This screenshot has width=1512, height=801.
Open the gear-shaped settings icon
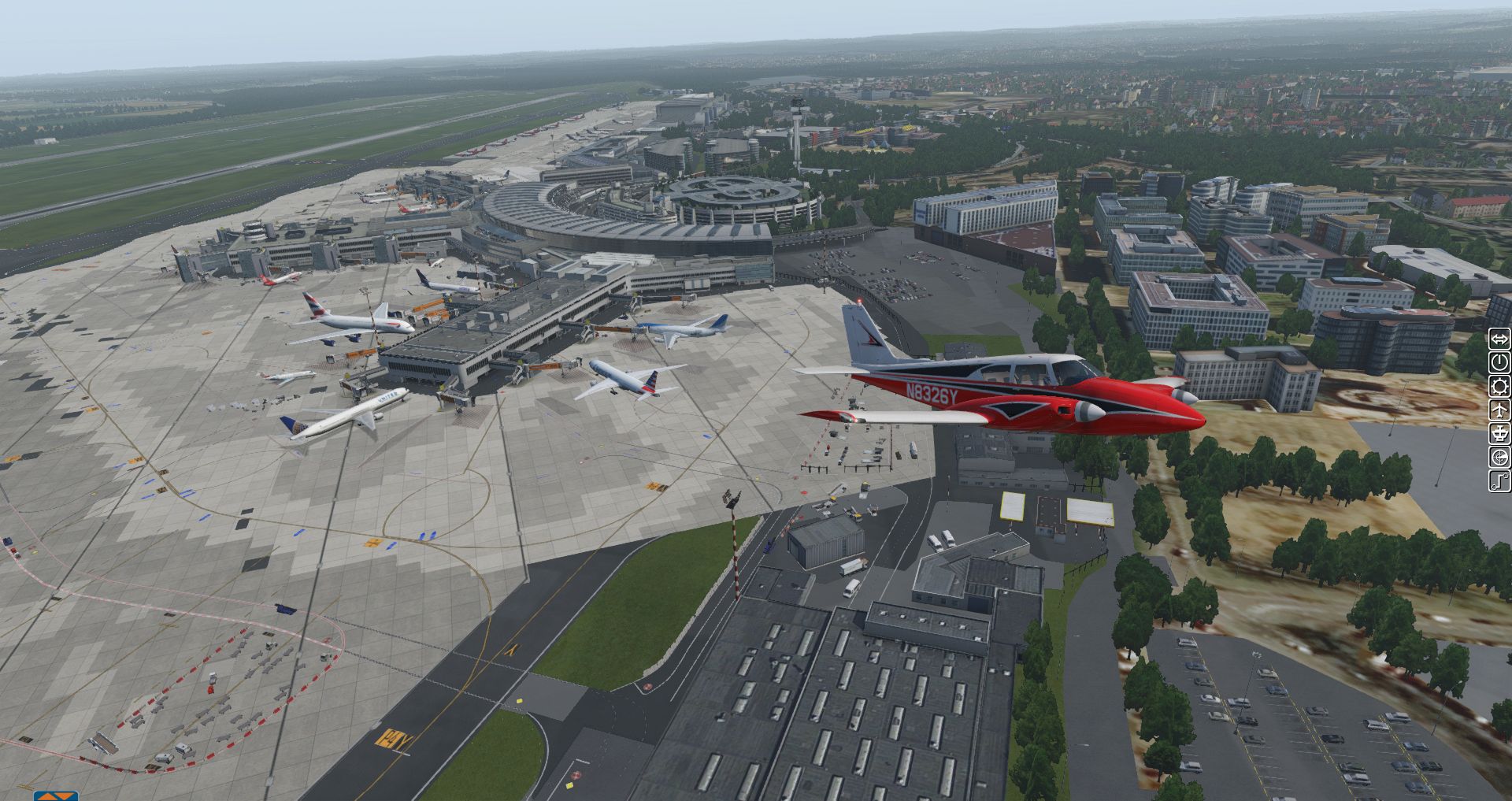coord(1499,387)
